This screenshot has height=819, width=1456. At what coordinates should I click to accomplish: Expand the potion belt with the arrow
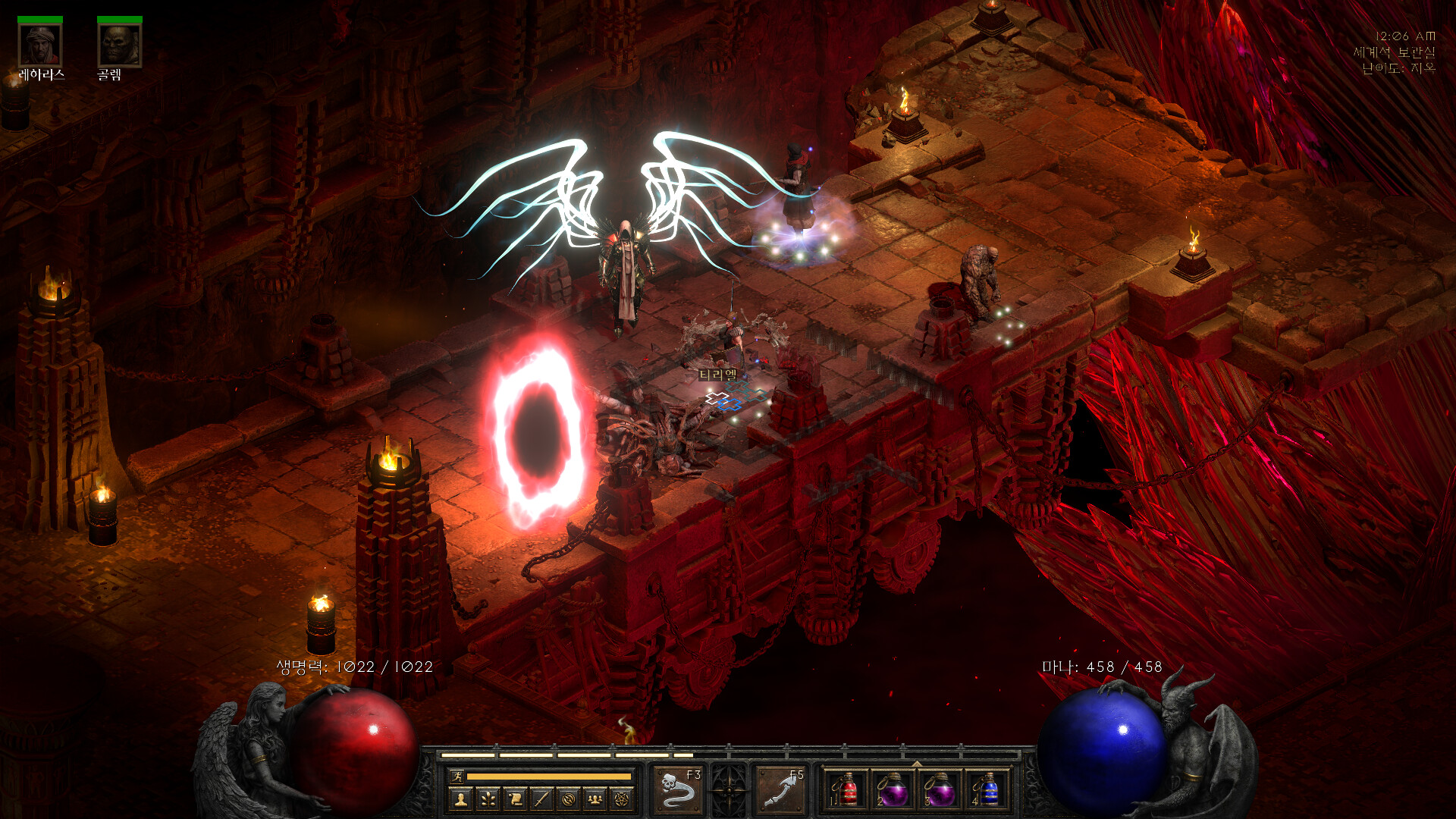click(917, 763)
